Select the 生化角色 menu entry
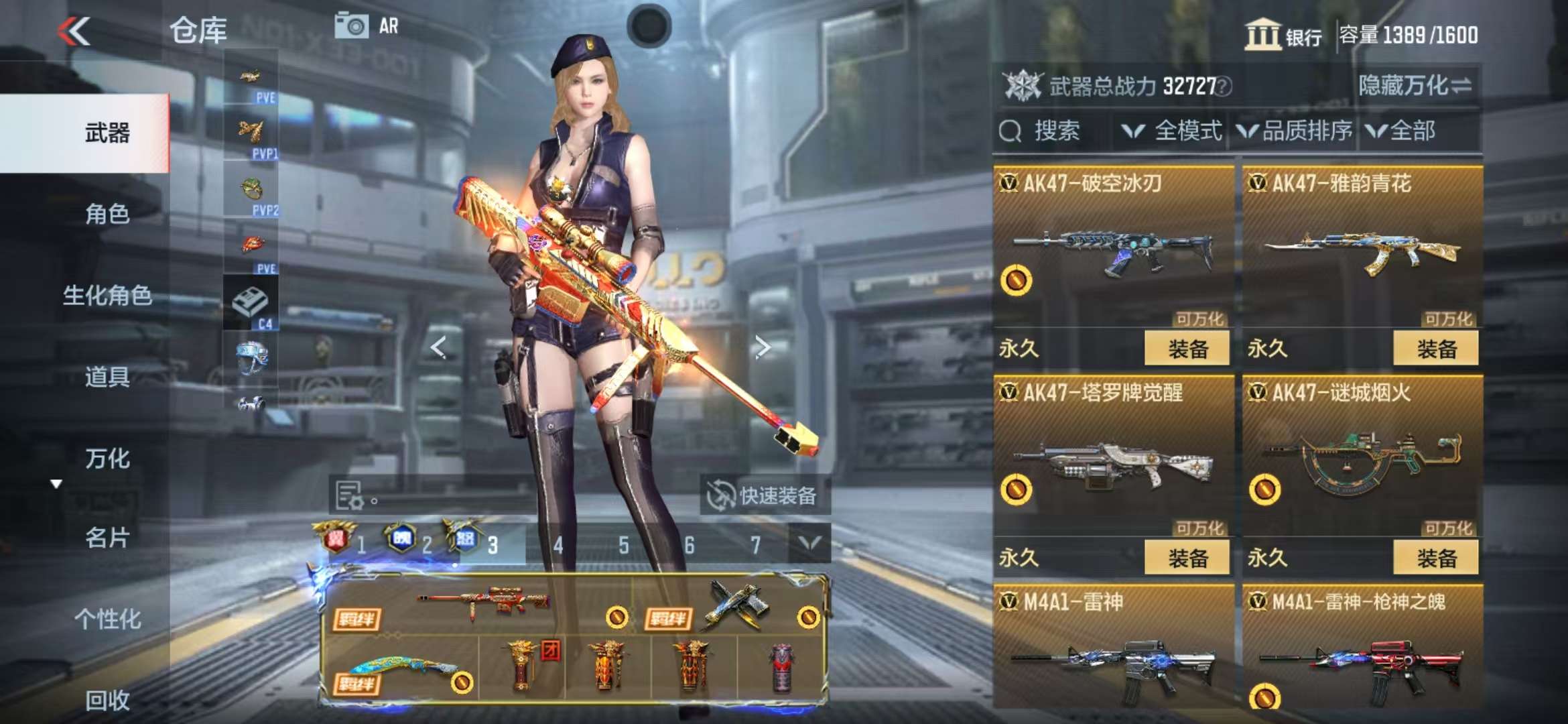This screenshot has width=1568, height=724. [x=107, y=296]
